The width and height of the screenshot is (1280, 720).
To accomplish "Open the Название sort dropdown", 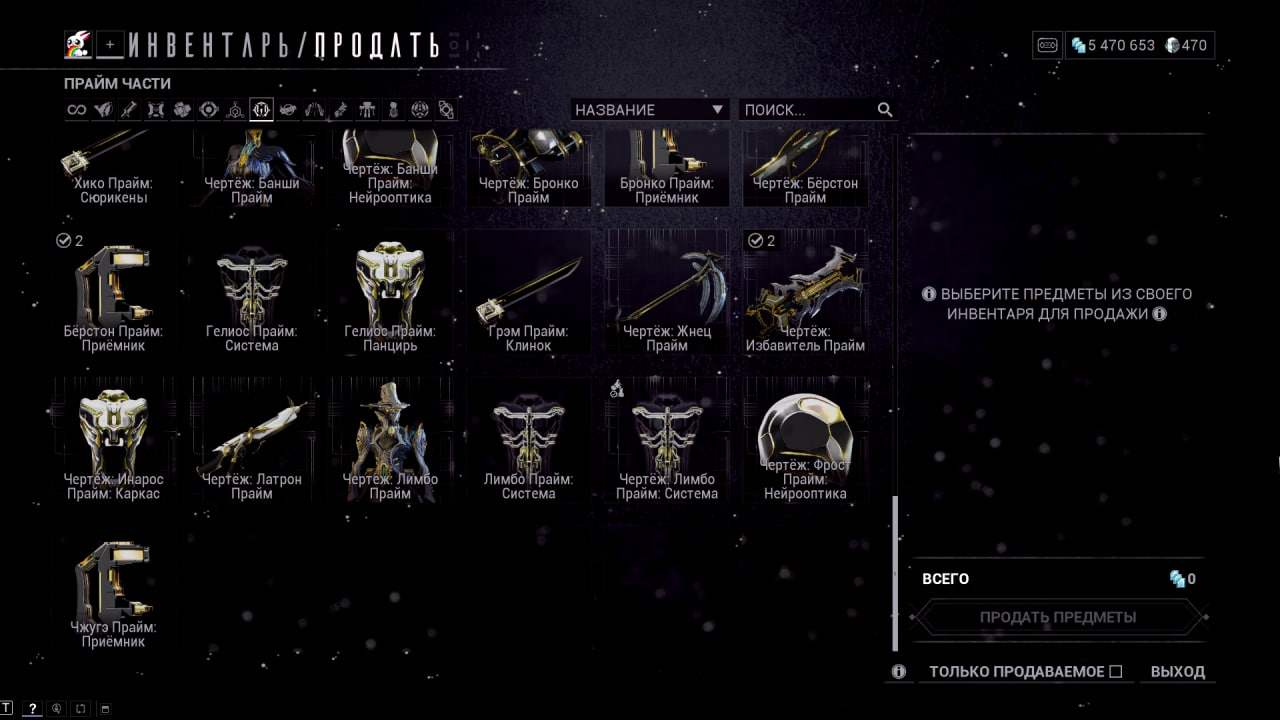I will pyautogui.click(x=649, y=110).
